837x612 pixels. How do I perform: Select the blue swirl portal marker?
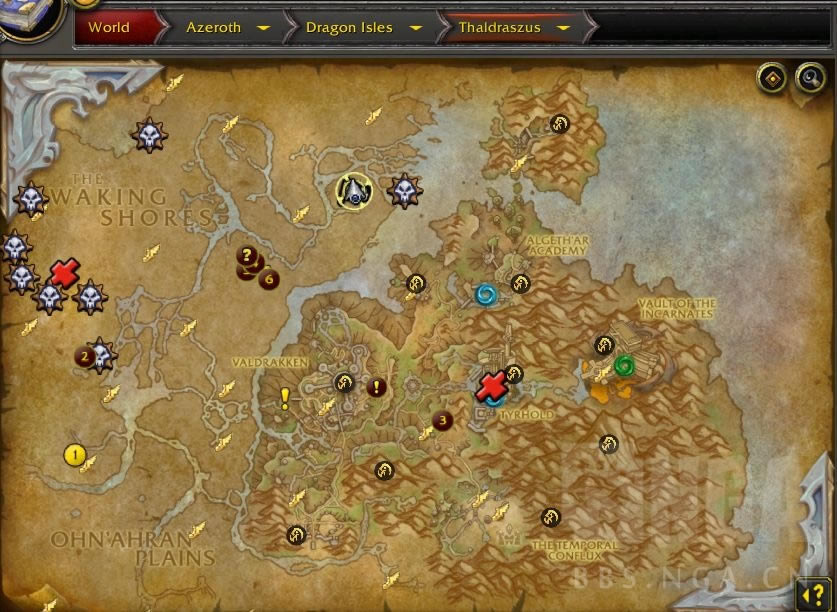487,294
